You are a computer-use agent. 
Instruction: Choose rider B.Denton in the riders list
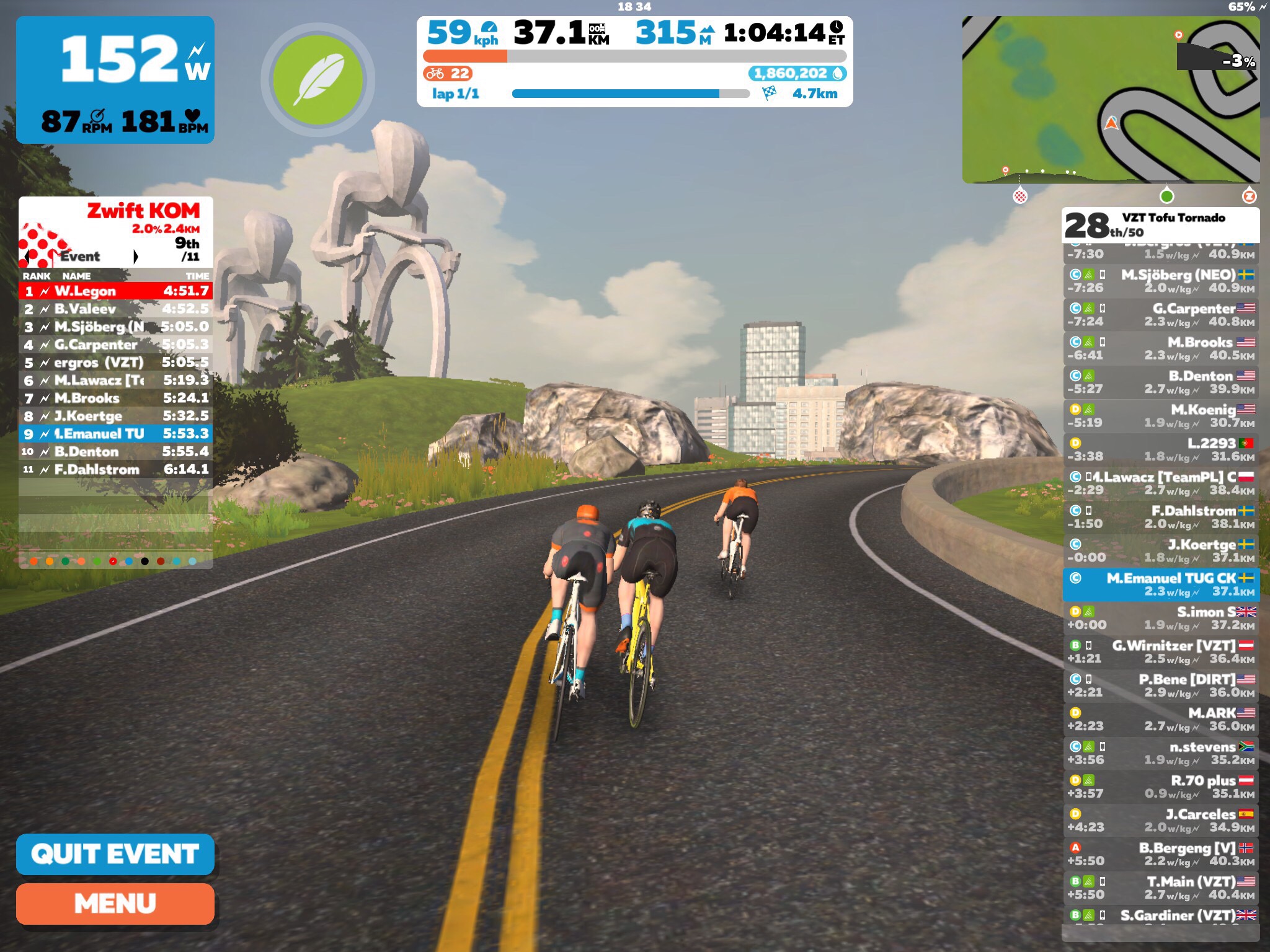tap(1161, 382)
